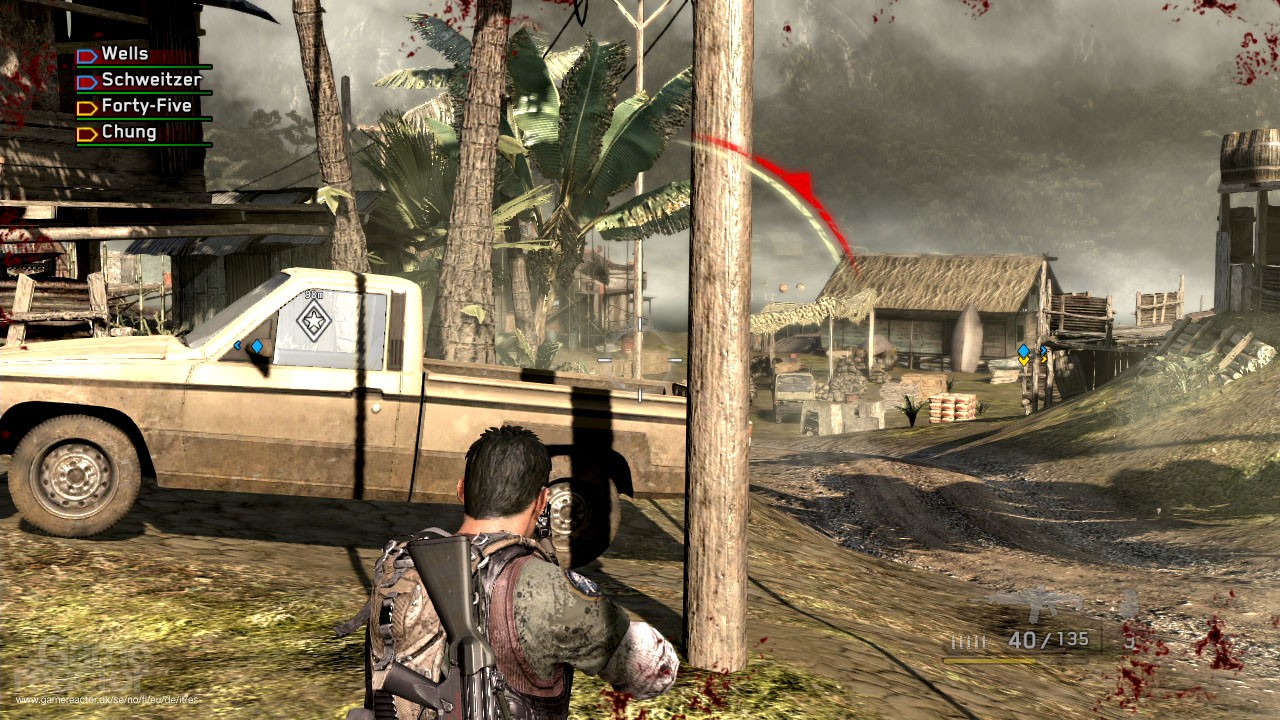Click the yellow arrow icon beside Chung
The image size is (1280, 720).
87,131
